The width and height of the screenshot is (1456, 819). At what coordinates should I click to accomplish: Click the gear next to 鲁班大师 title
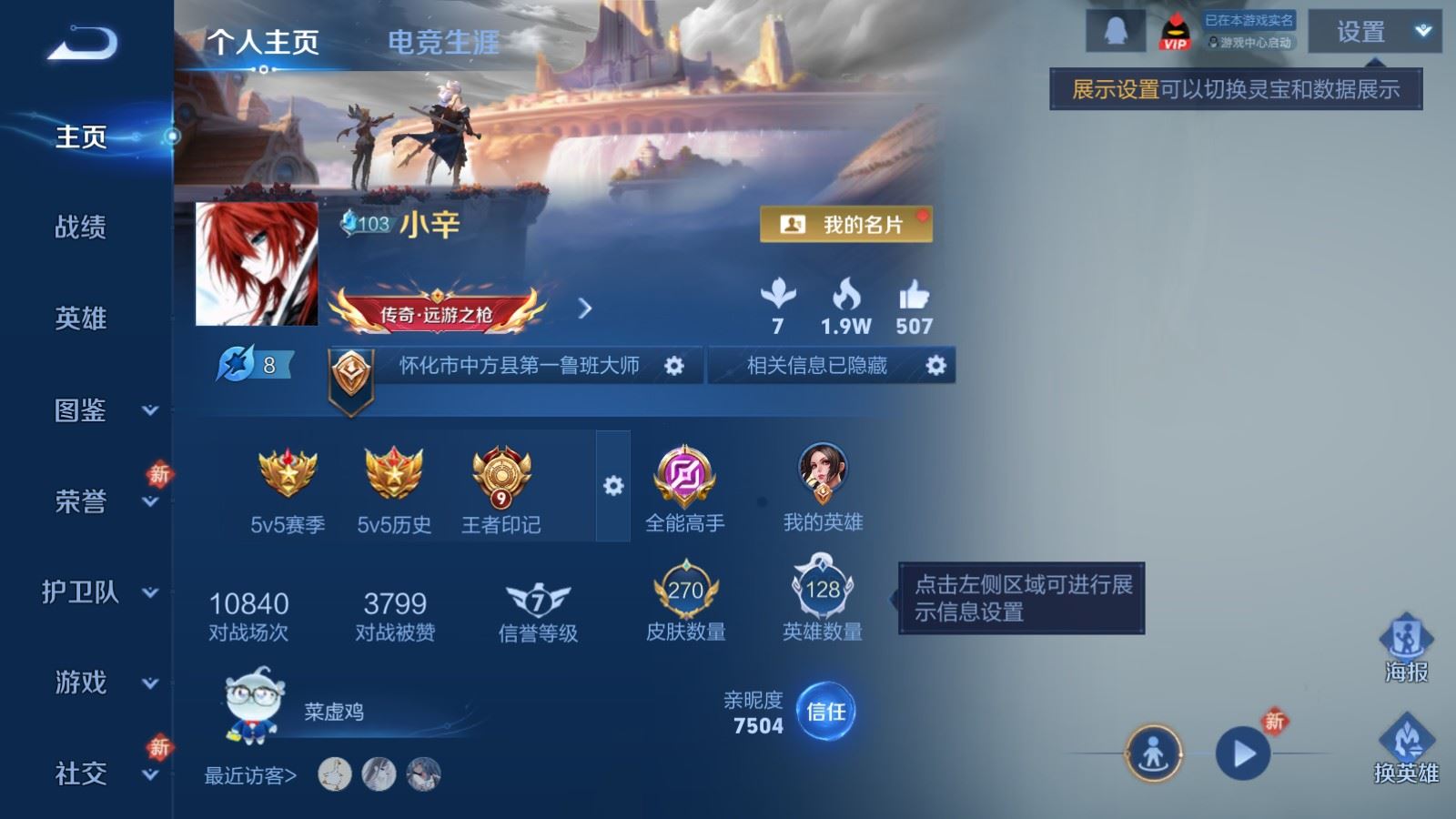[673, 365]
